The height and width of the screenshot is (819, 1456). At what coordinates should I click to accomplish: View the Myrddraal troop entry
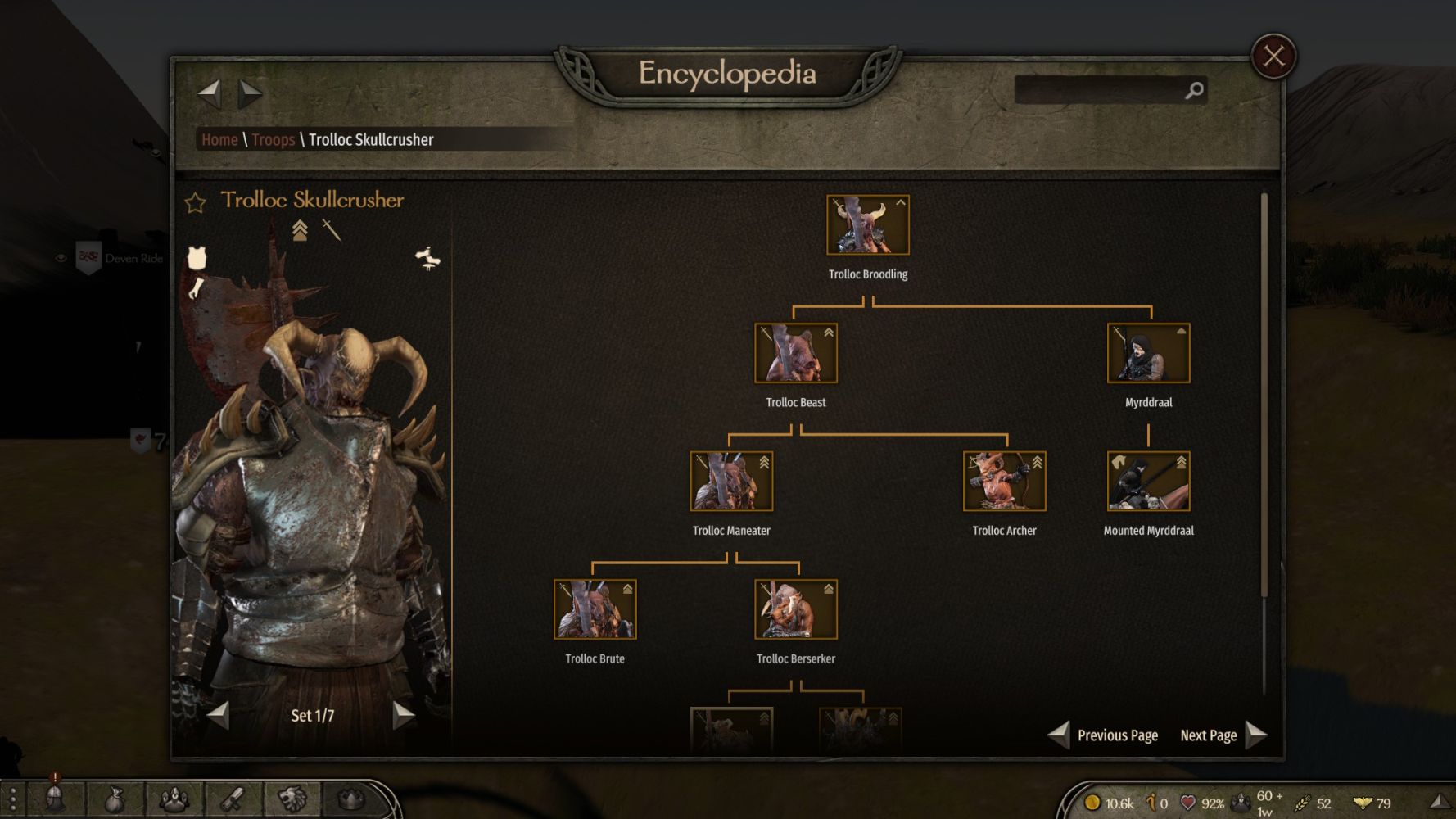[x=1148, y=353]
